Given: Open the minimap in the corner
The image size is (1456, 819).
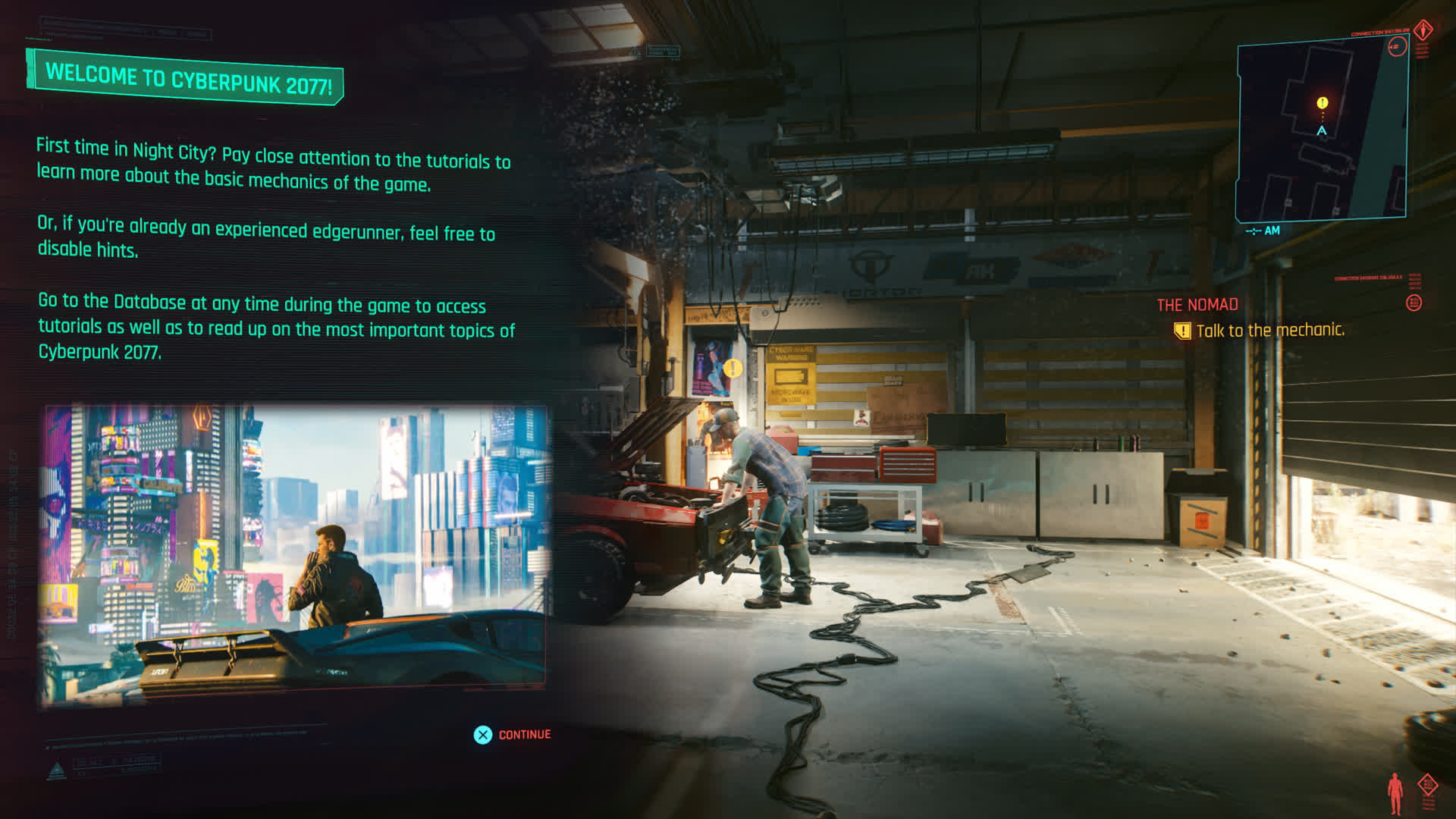Looking at the screenshot, I should (1322, 130).
